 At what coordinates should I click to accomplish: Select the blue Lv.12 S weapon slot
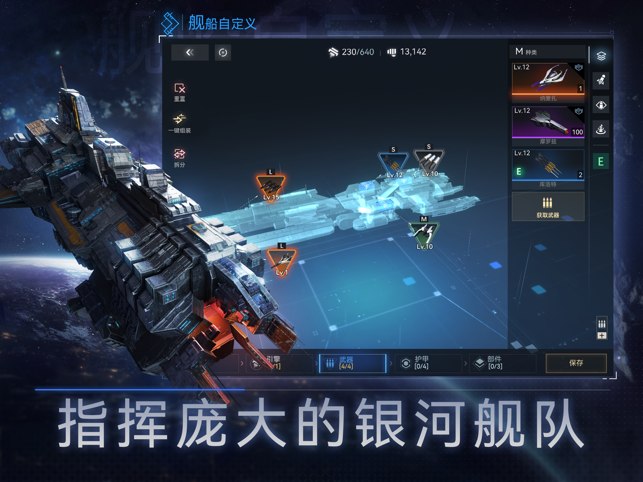(x=393, y=164)
